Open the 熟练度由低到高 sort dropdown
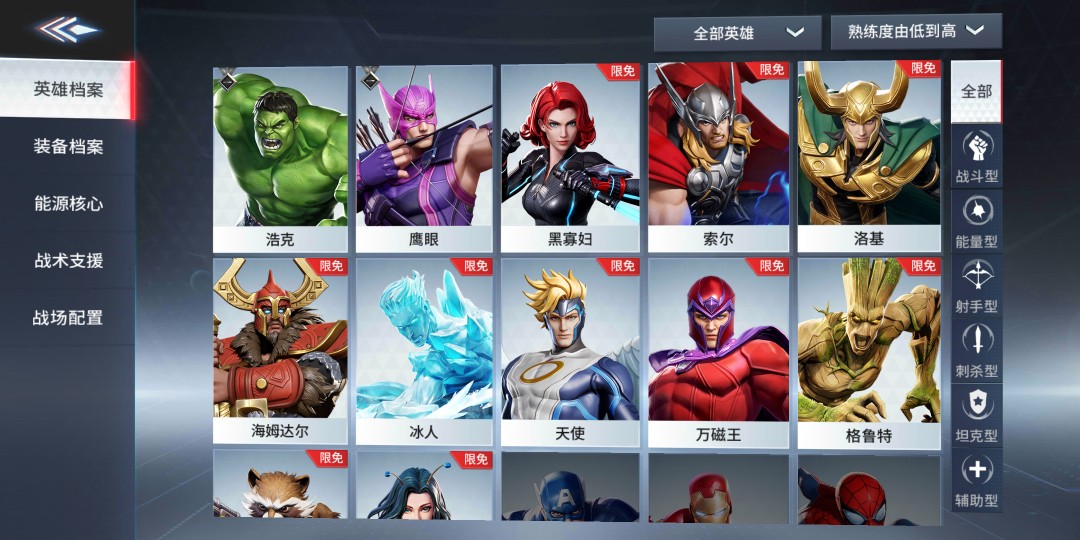This screenshot has width=1080, height=540. 915,32
